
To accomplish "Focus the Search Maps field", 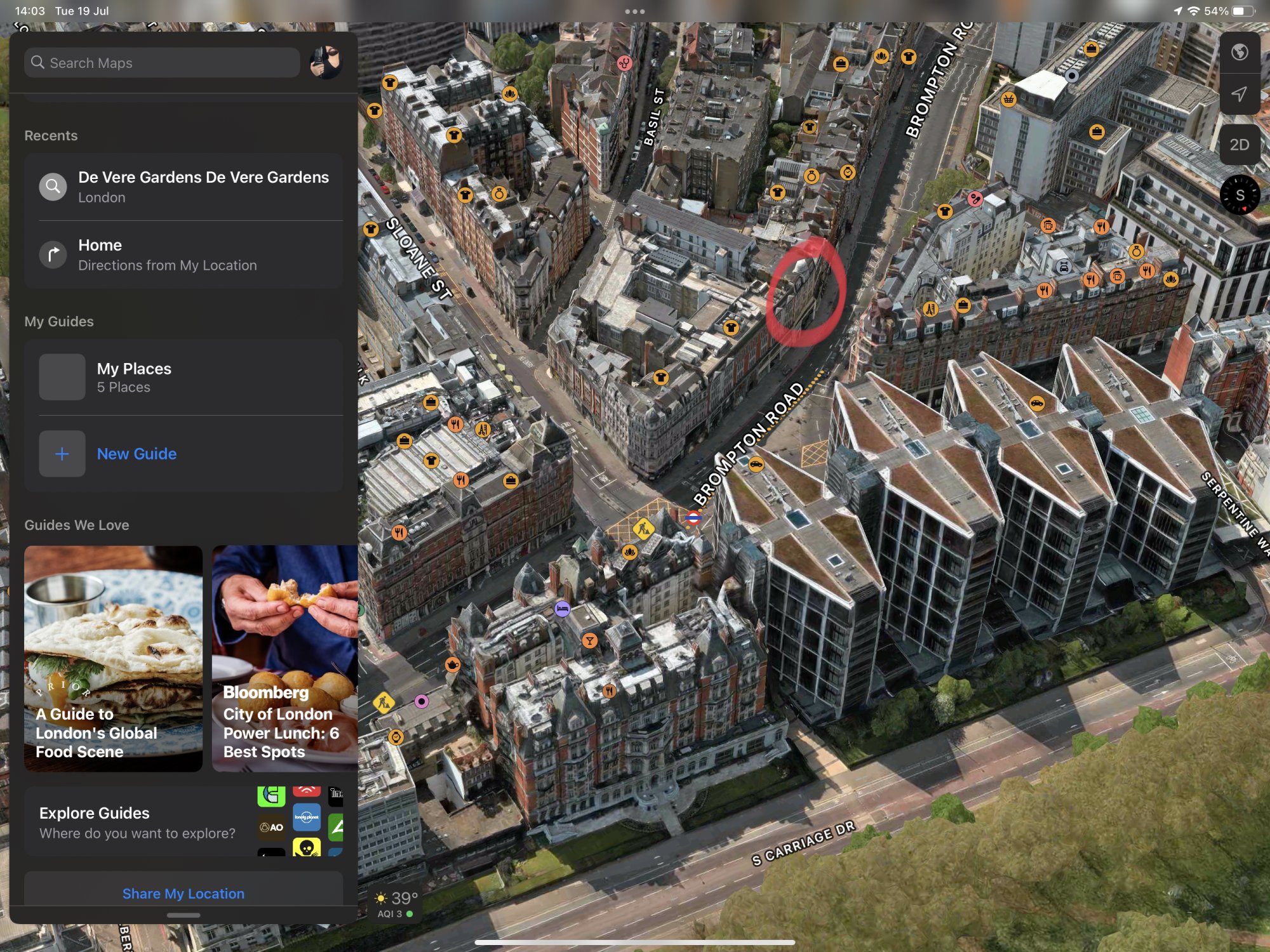I will [162, 63].
